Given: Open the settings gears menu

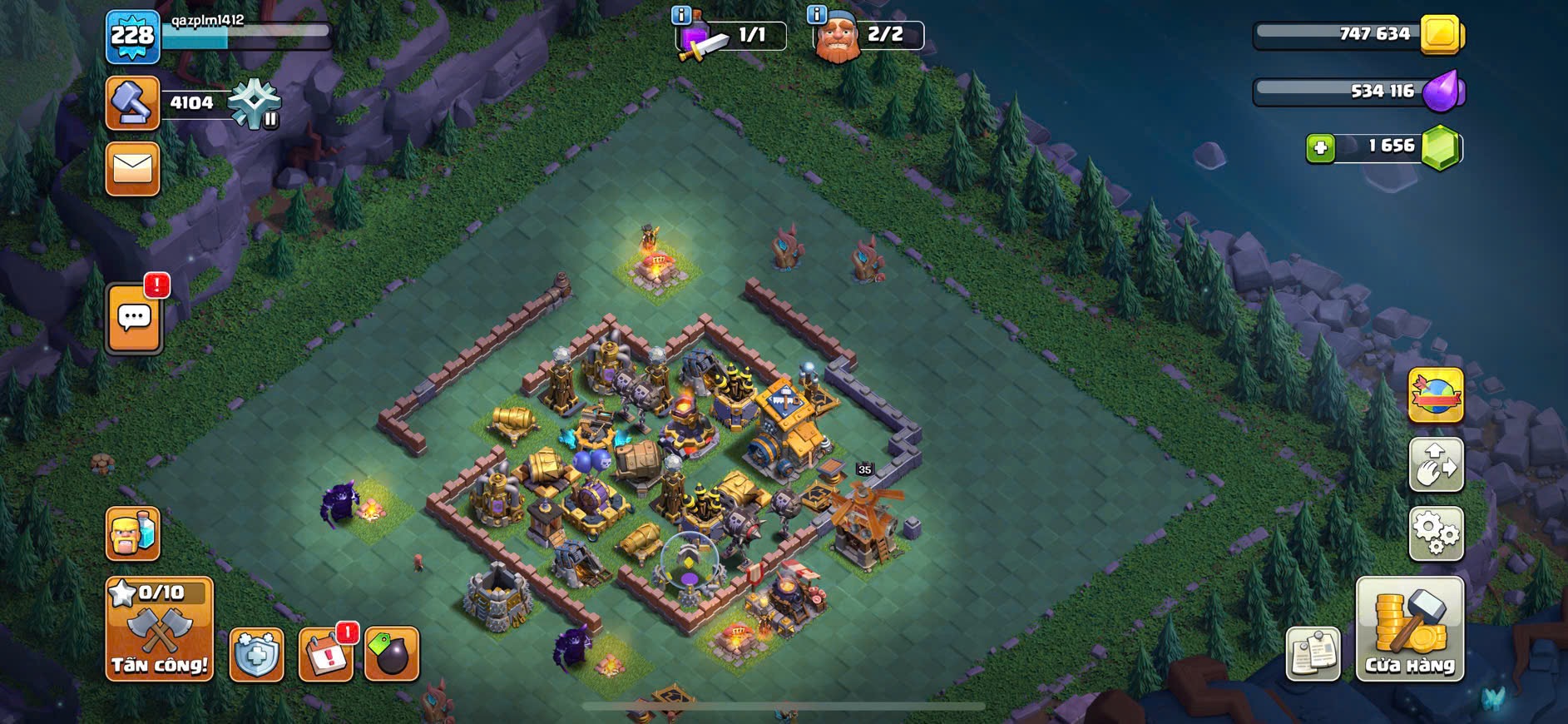Looking at the screenshot, I should pyautogui.click(x=1436, y=533).
